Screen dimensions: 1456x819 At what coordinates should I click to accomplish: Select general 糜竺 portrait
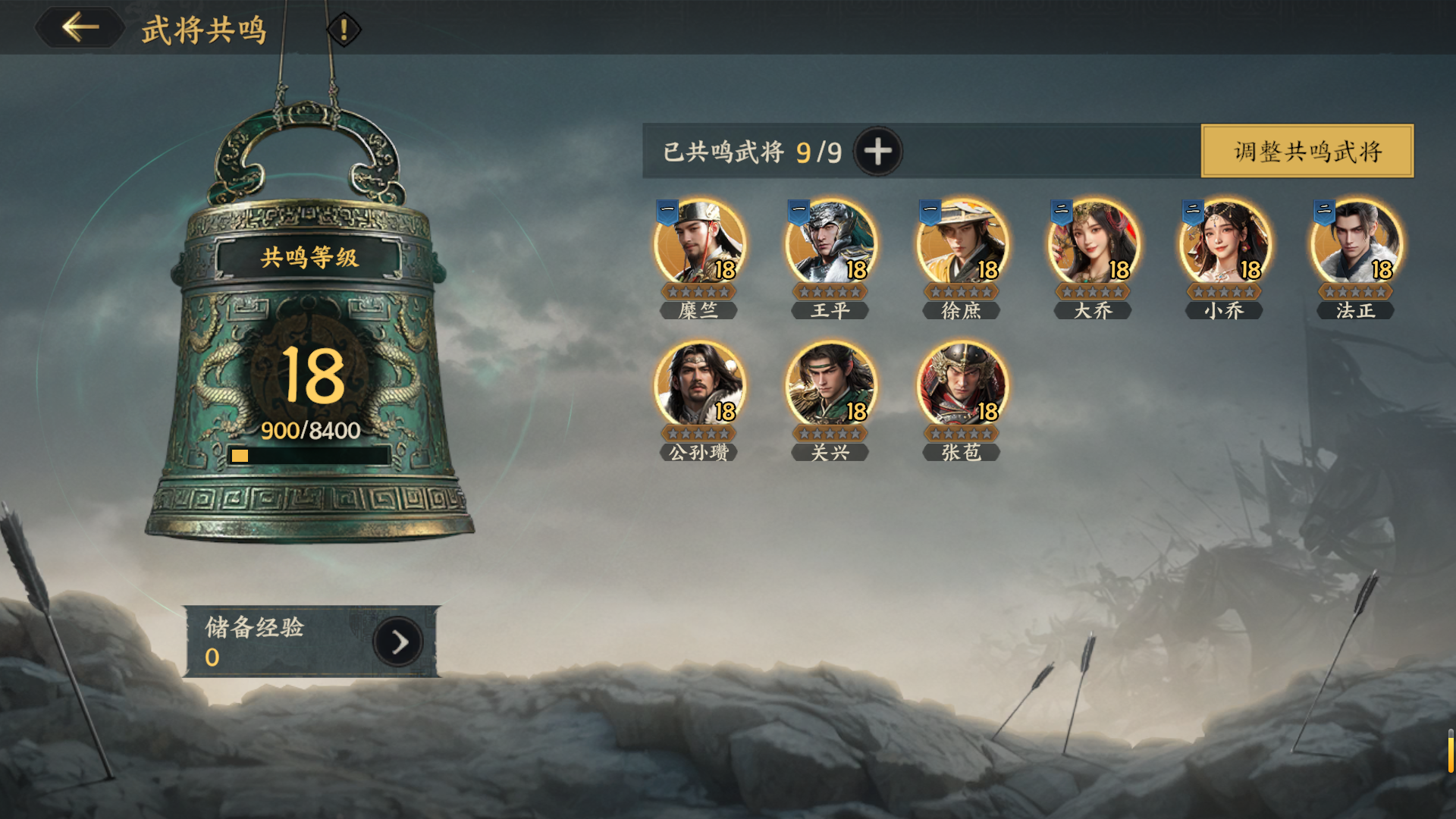click(699, 244)
